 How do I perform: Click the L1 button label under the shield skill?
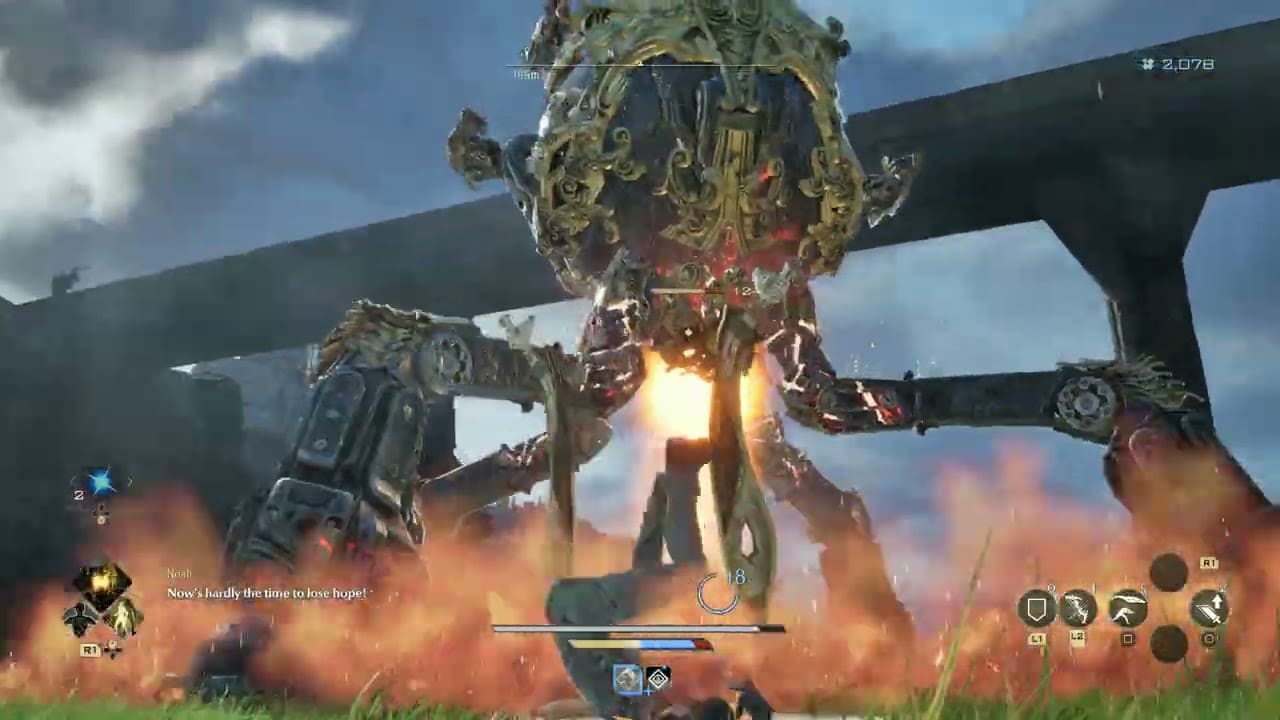pyautogui.click(x=1037, y=637)
